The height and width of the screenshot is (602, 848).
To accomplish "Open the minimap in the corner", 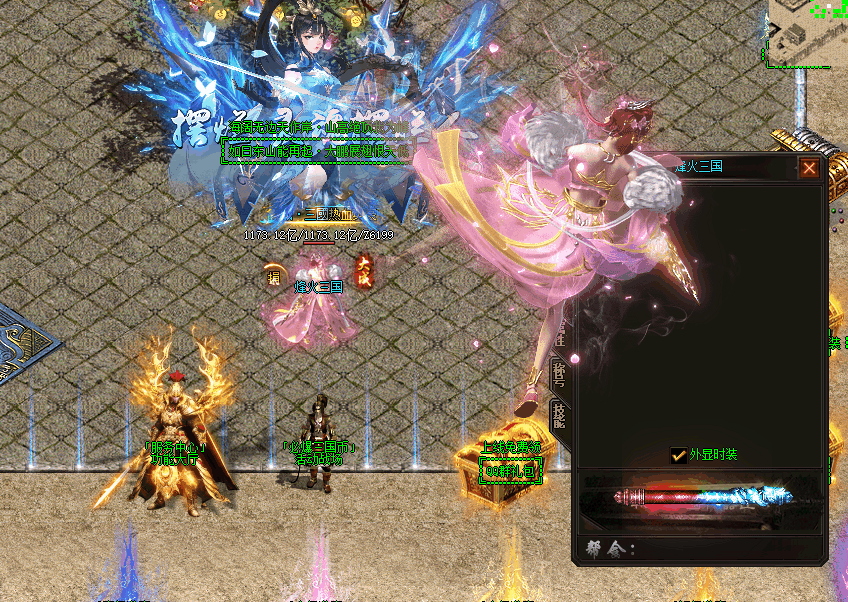I will 806,33.
